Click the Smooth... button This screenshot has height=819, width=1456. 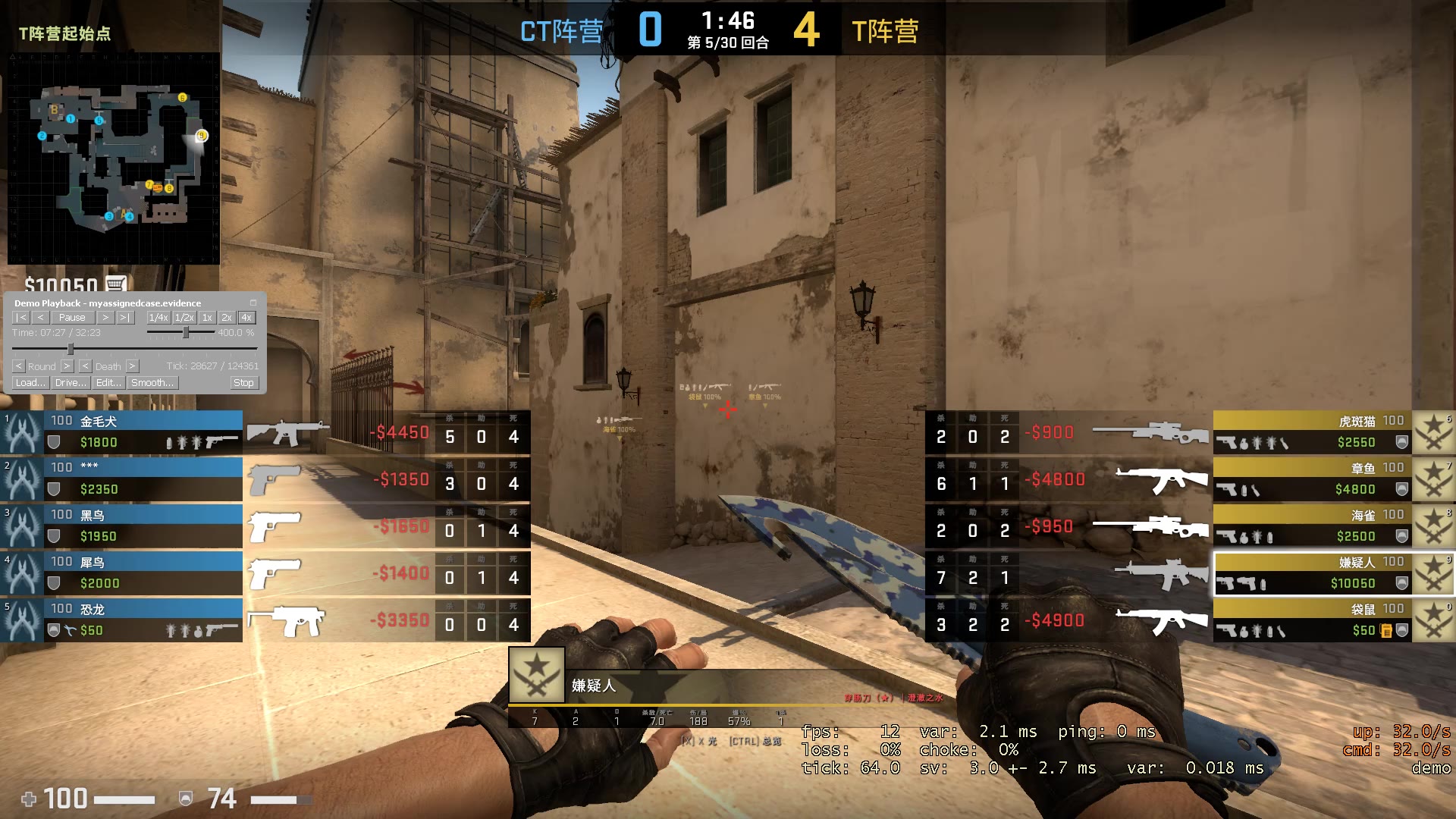tap(152, 383)
